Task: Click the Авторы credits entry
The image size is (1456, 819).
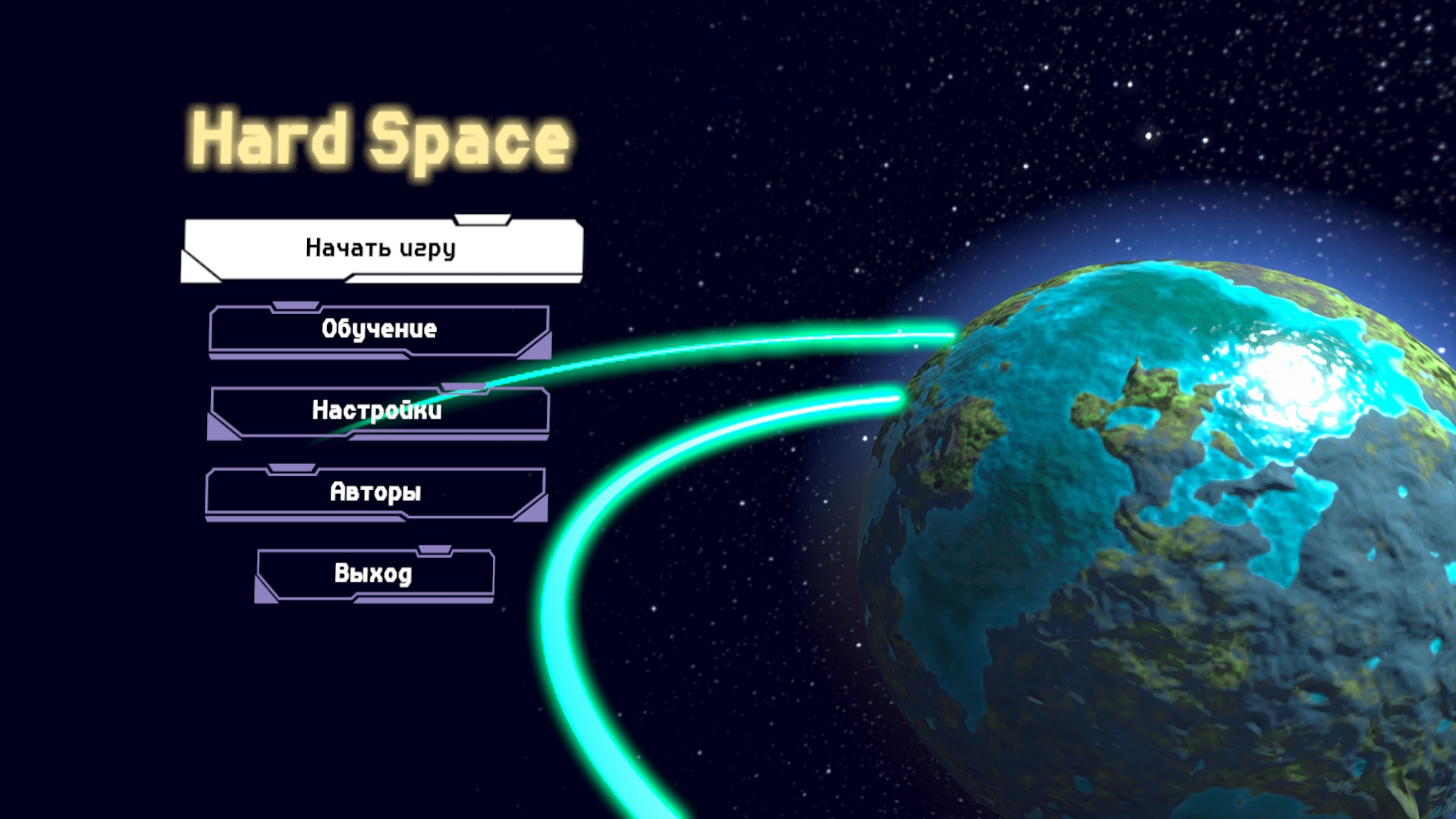Action: tap(375, 493)
